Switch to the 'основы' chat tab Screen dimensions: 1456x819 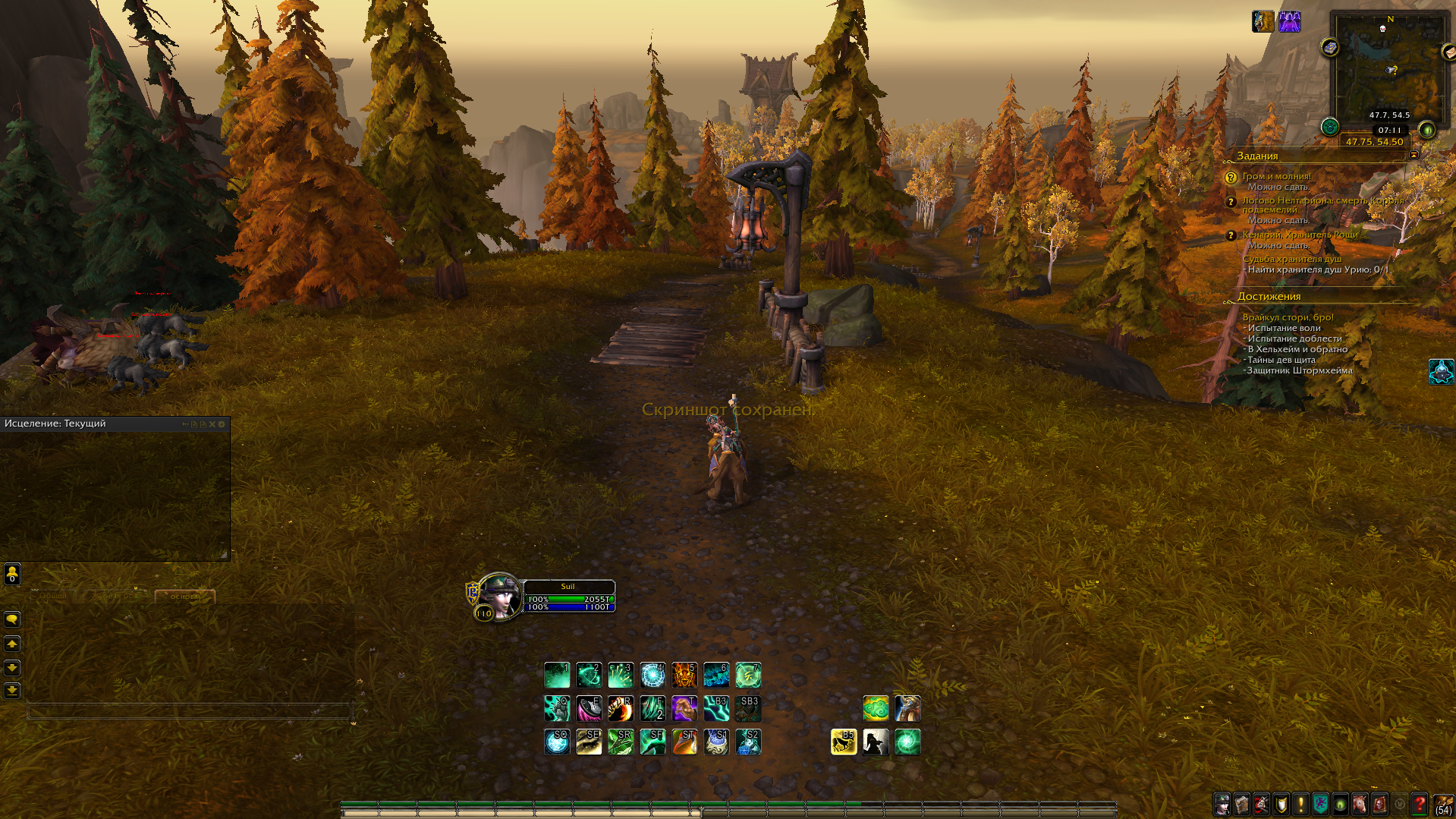coord(184,597)
